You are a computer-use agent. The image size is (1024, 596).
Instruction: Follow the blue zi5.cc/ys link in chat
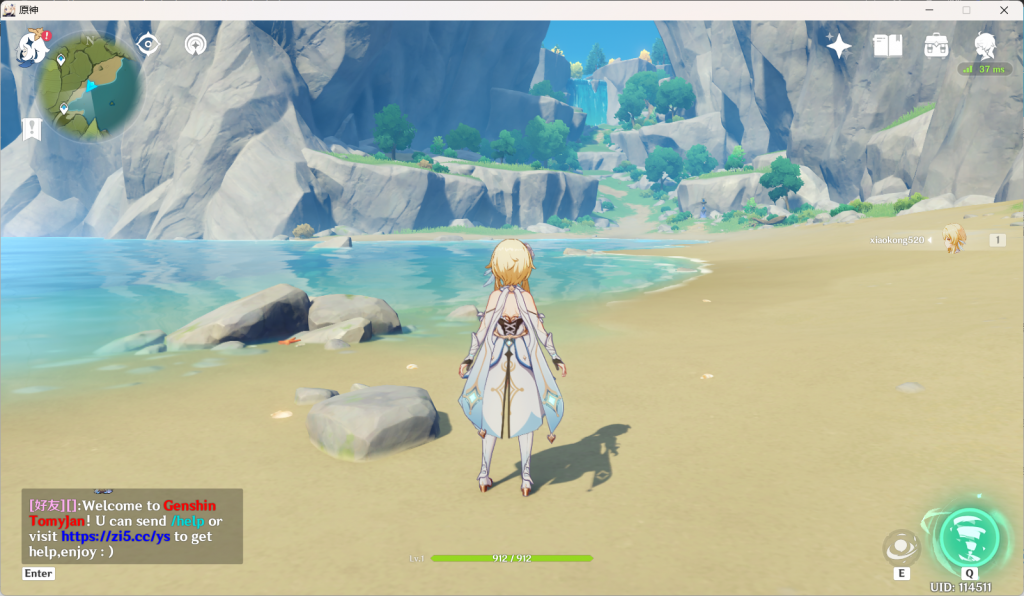116,536
